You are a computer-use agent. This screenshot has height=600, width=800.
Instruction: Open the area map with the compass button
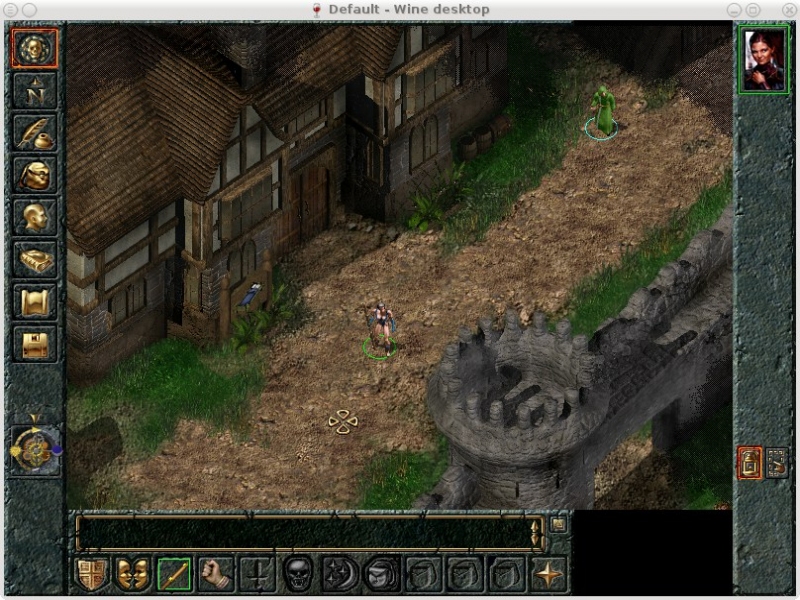pos(34,91)
